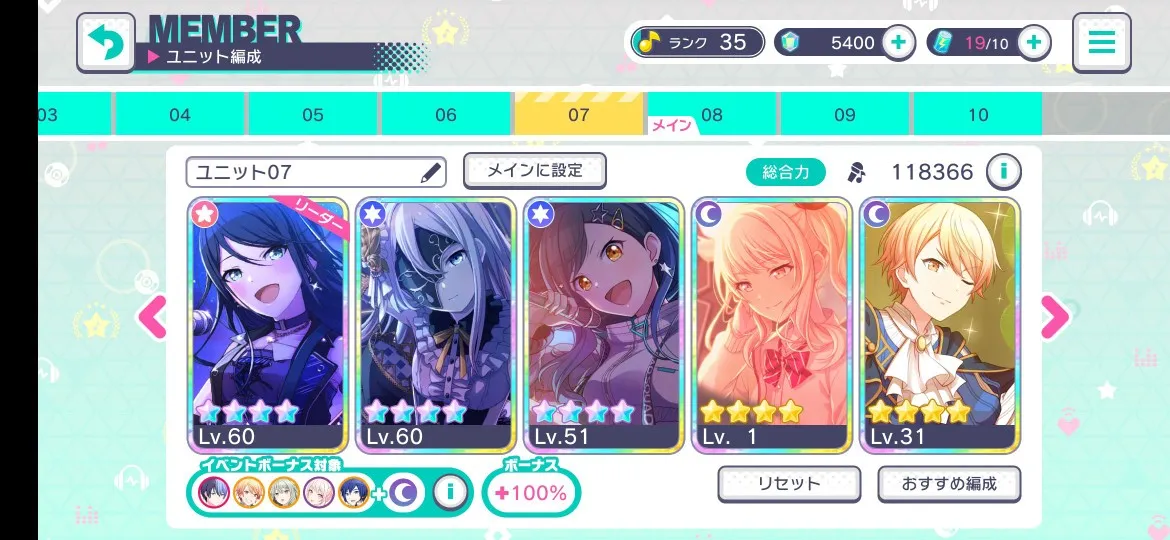Edit the ユニット07 unit name field
The height and width of the screenshot is (540, 1170).
click(315, 172)
